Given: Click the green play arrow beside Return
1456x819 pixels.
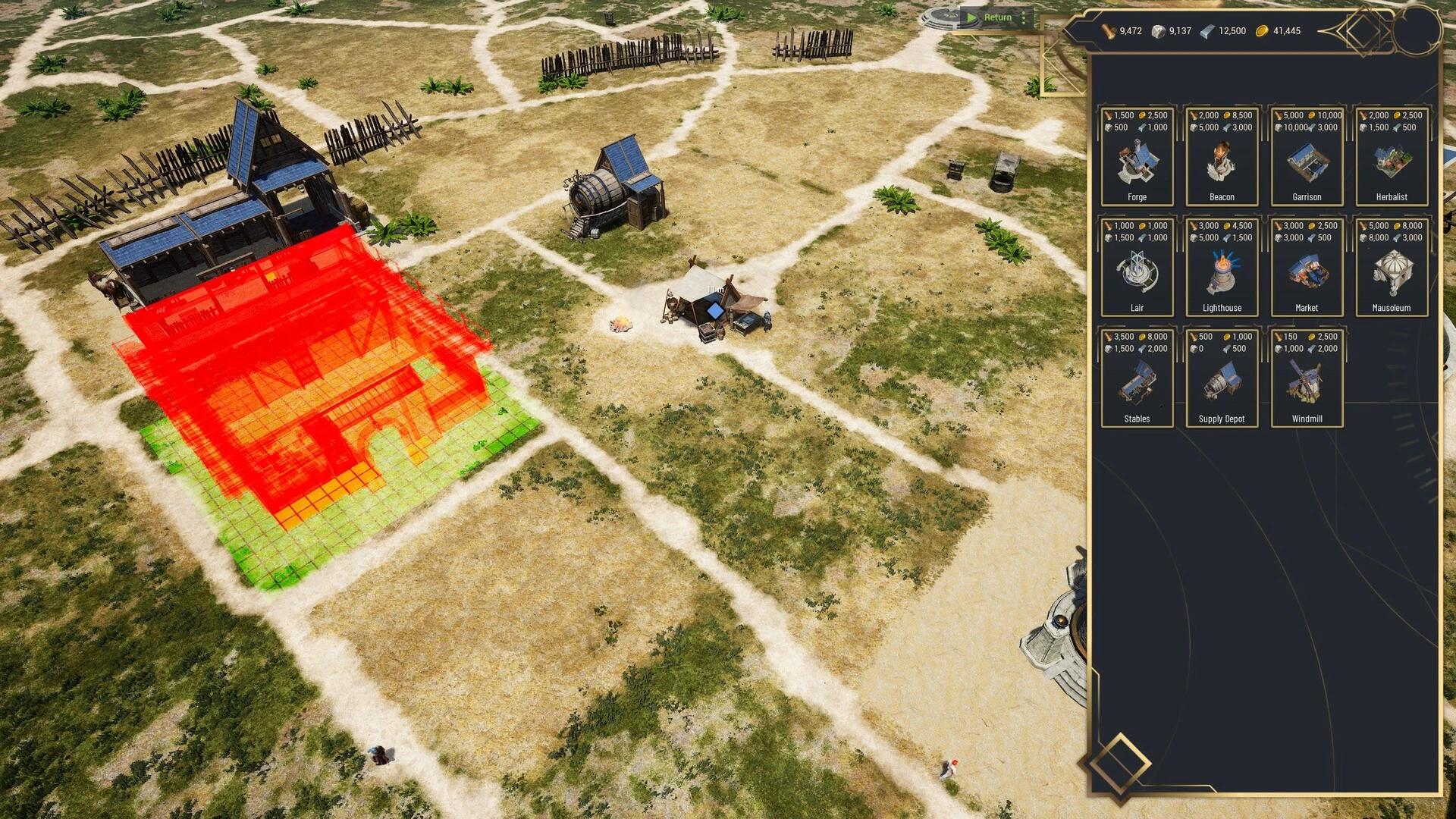Looking at the screenshot, I should (972, 17).
